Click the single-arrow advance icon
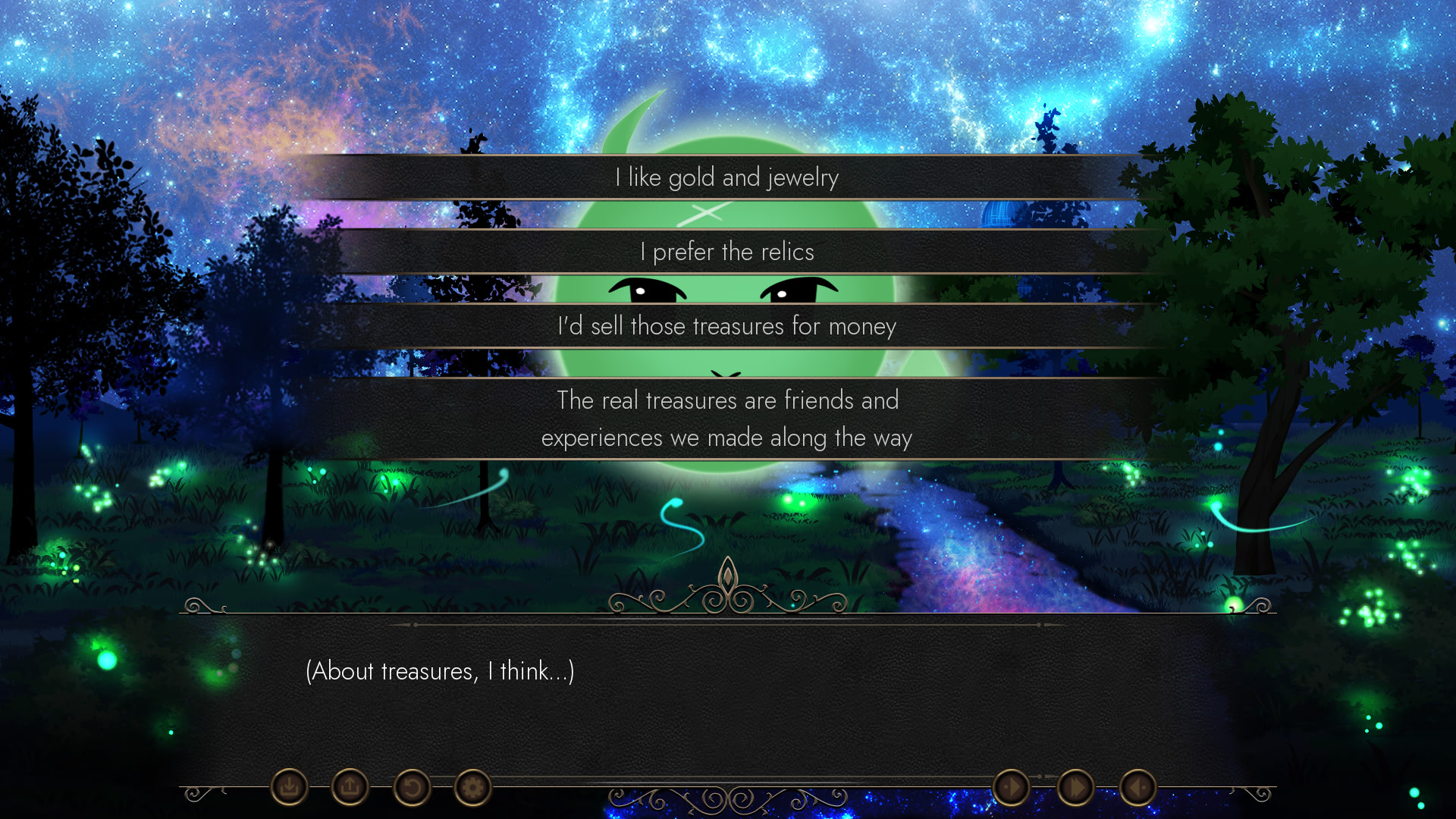This screenshot has height=819, width=1456. [1012, 787]
